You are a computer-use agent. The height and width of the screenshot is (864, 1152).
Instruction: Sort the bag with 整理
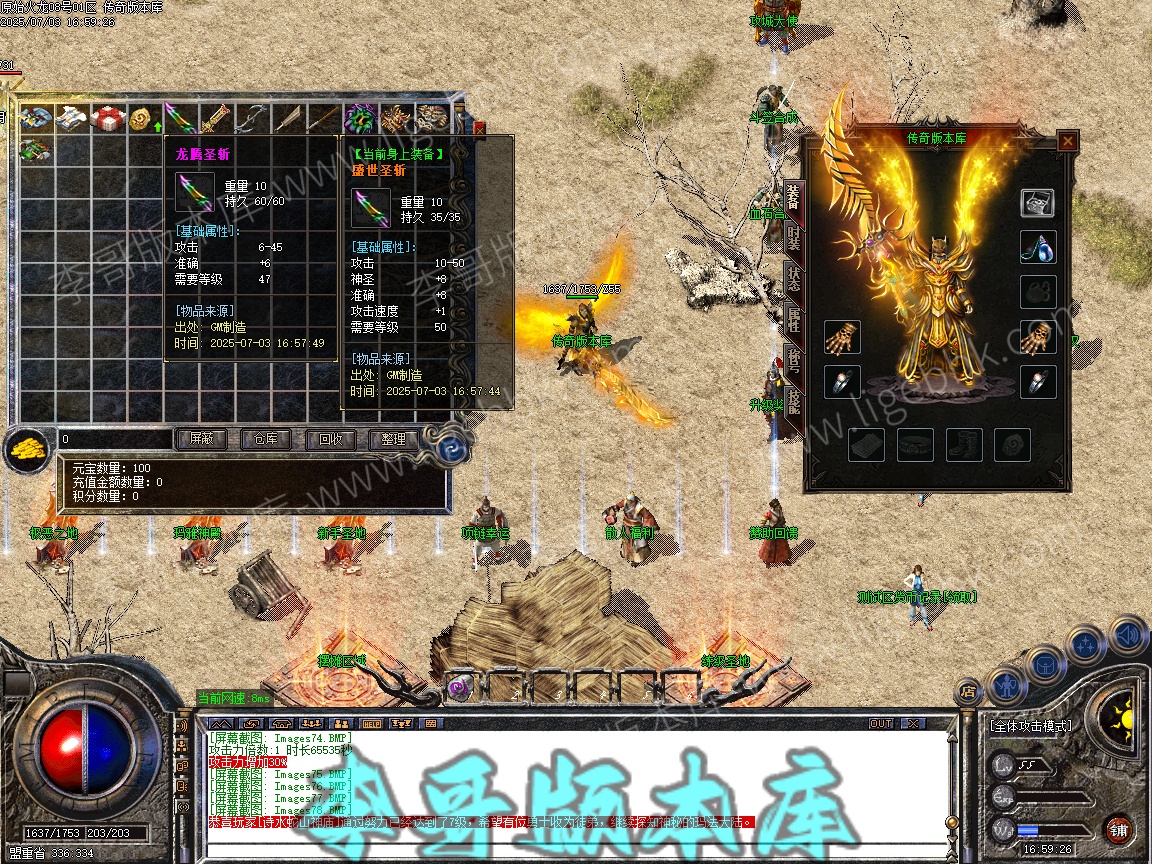[393, 439]
